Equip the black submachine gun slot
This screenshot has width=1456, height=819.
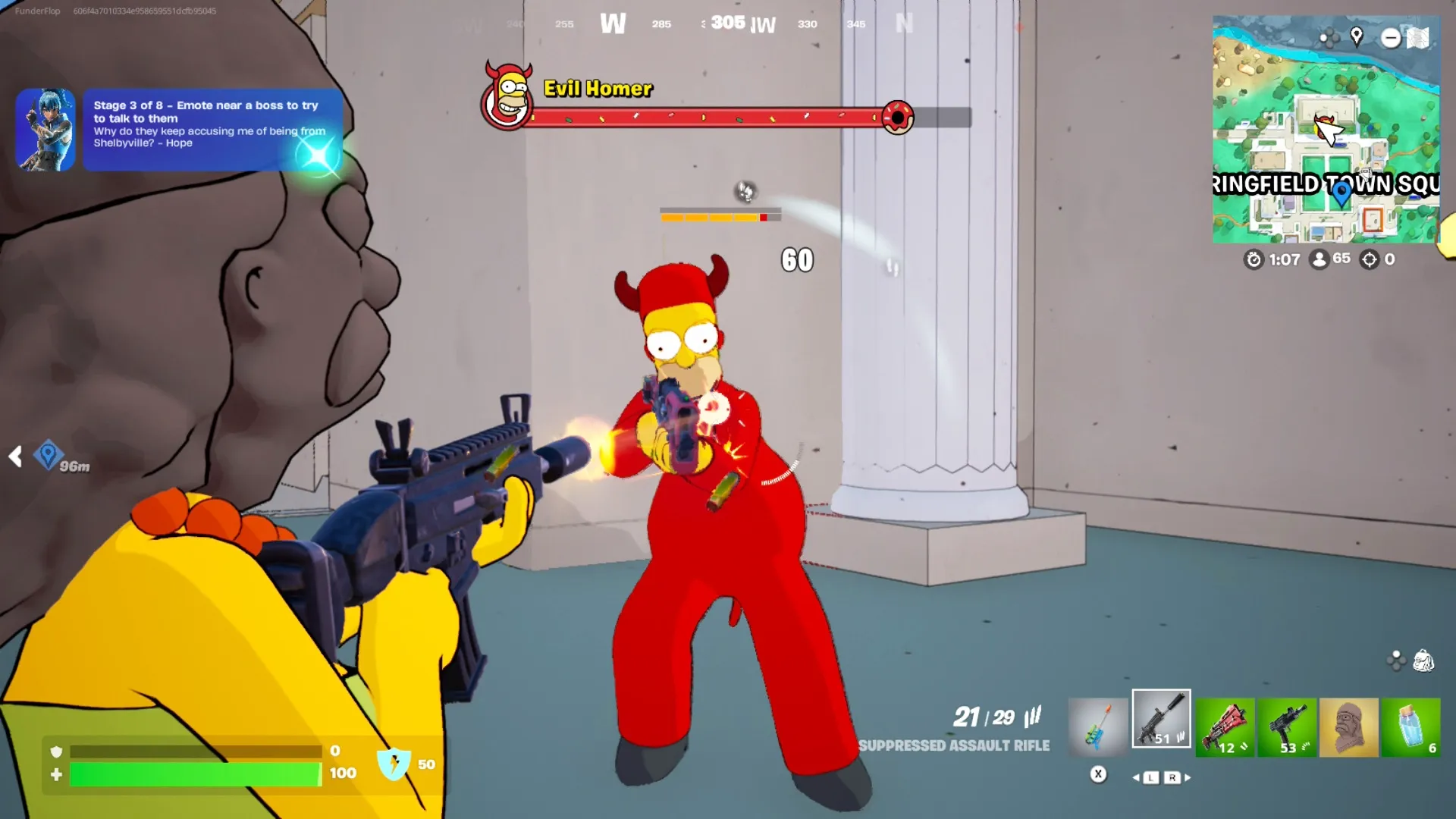[x=1287, y=727]
